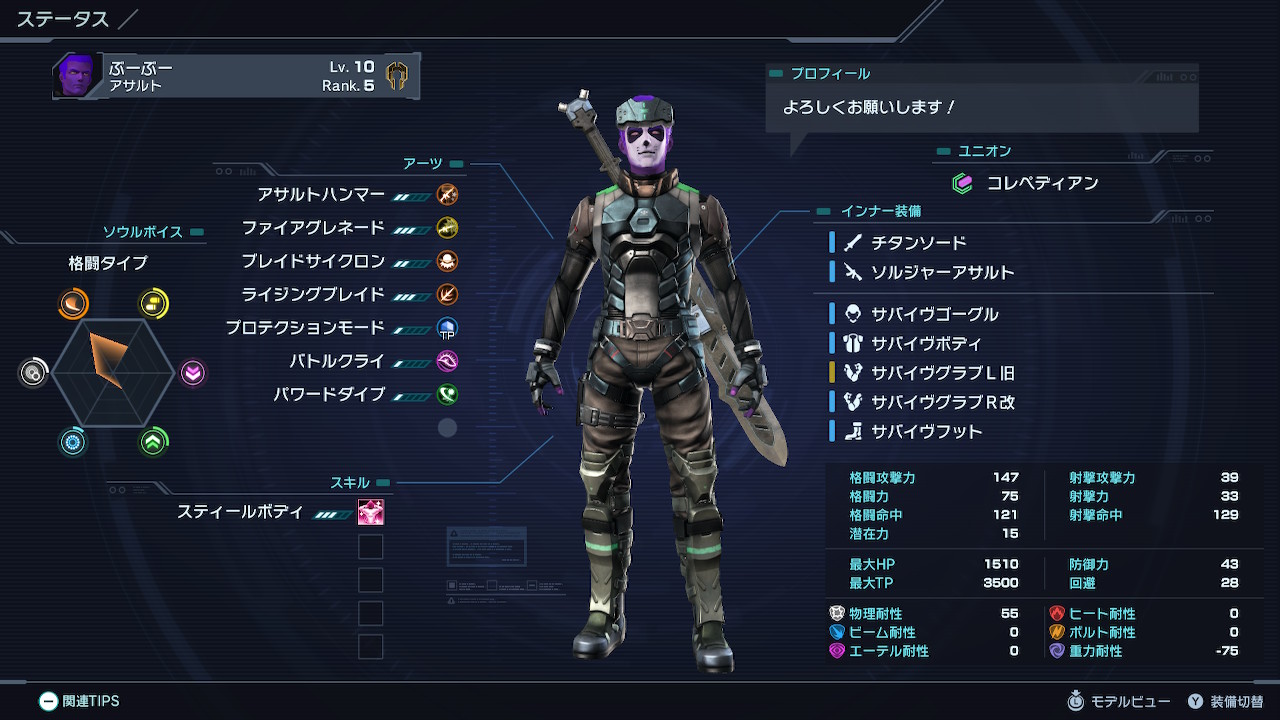
Task: Select the アサルトハンマー art
Action: pos(320,195)
